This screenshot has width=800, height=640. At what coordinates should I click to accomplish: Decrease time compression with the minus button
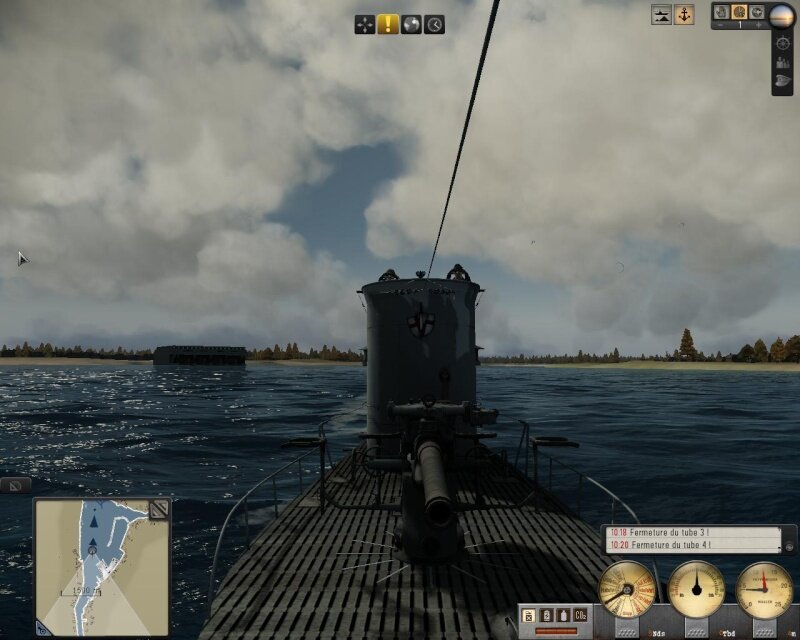pyautogui.click(x=721, y=24)
